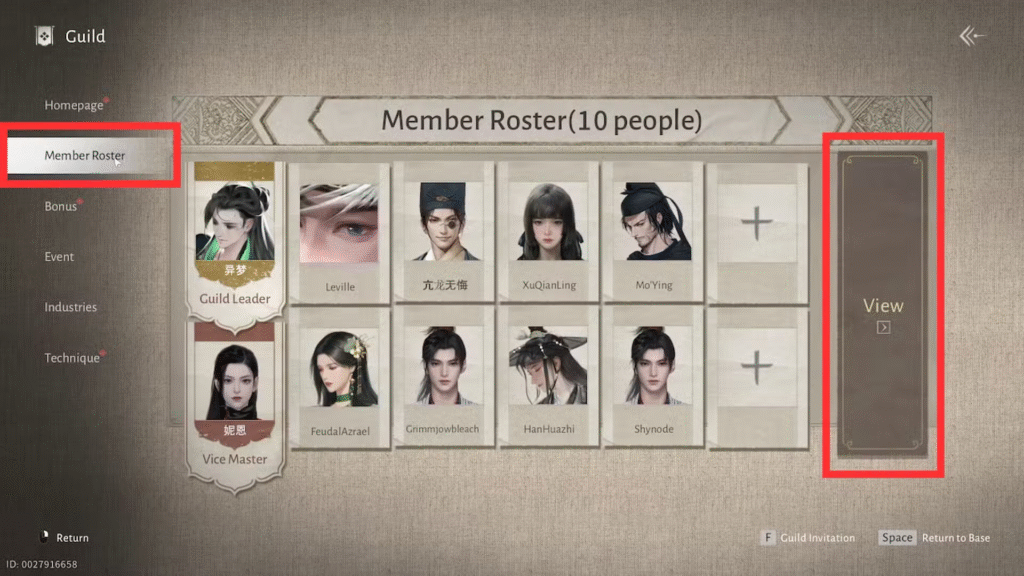Select Shynode's member card
1024x576 pixels.
652,381
